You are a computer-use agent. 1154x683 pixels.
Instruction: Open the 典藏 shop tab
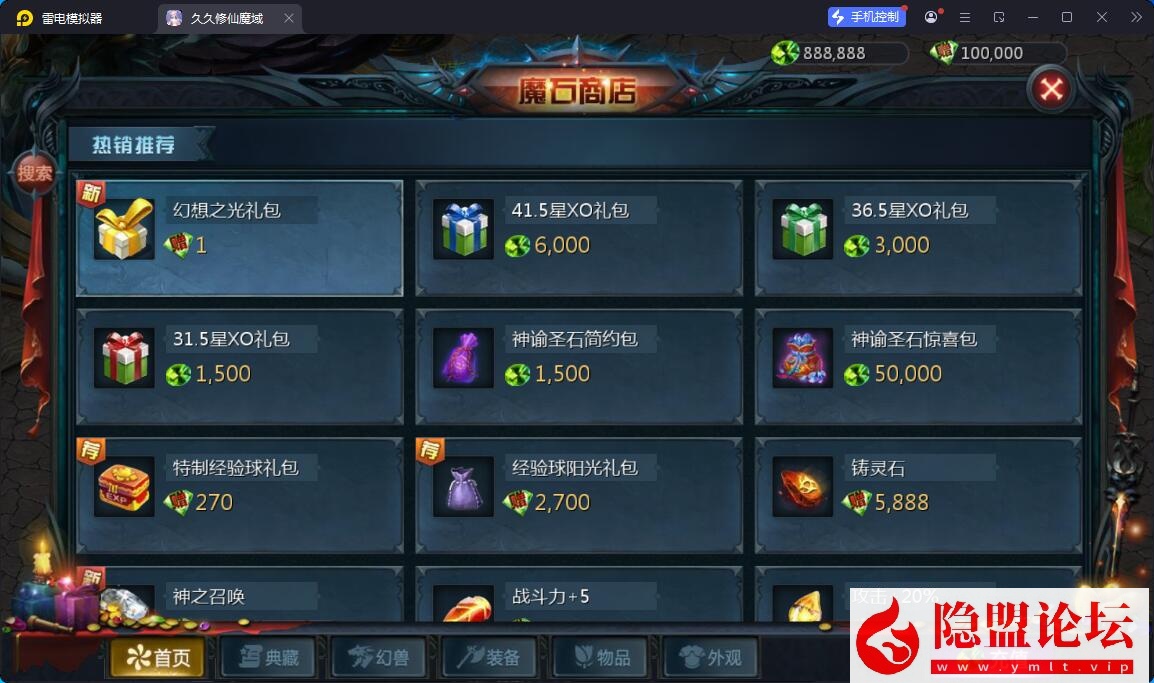[x=267, y=657]
